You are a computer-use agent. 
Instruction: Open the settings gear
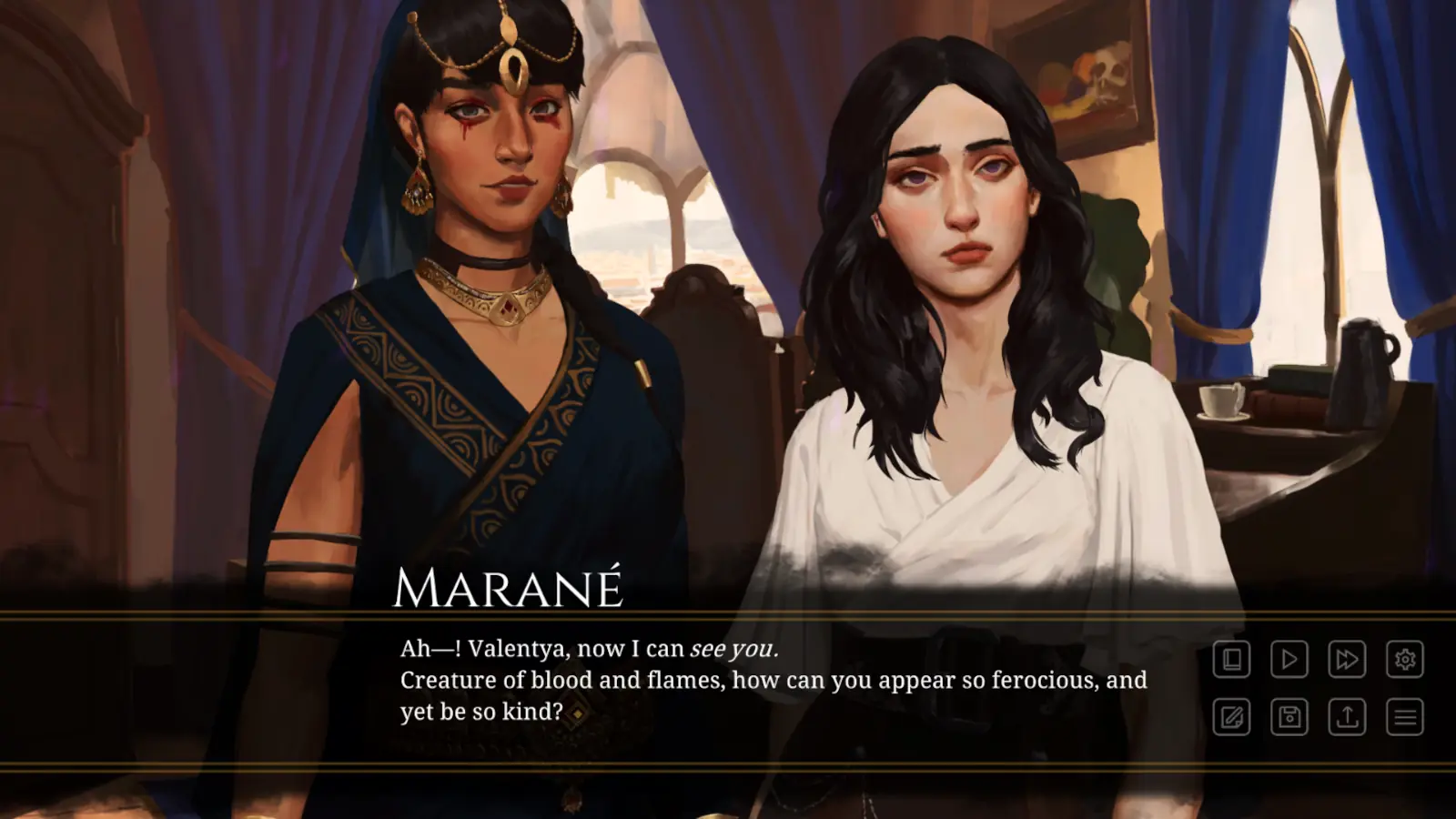click(1404, 659)
